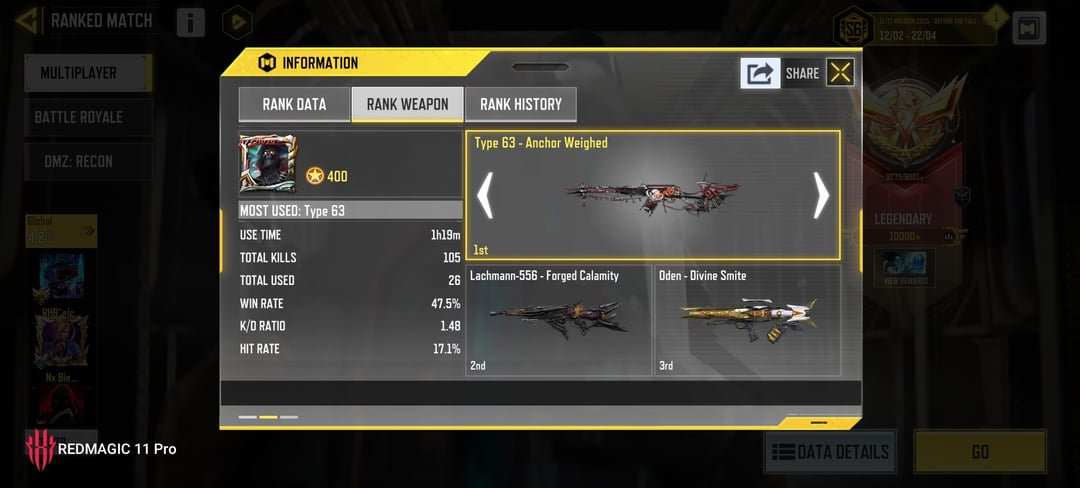
Task: Show the previous weapon with left arrow
Action: (485, 195)
